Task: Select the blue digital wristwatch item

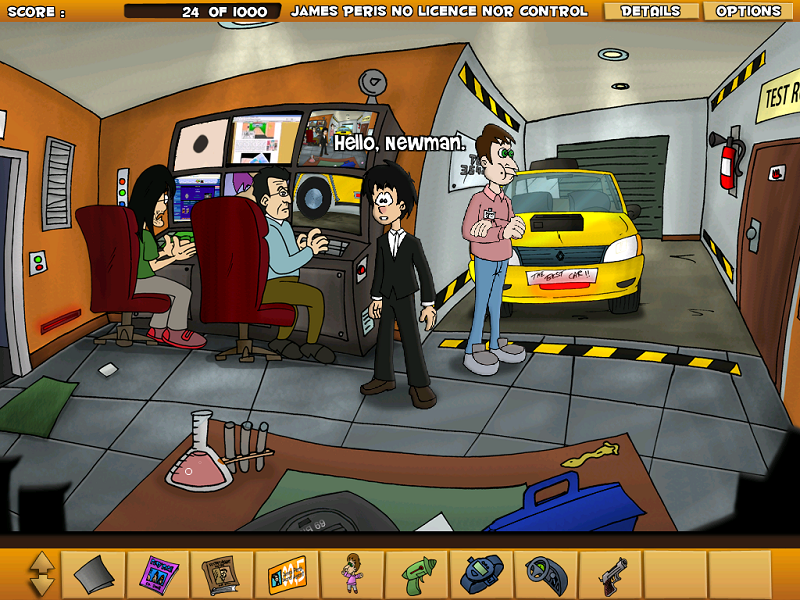Action: click(x=481, y=575)
